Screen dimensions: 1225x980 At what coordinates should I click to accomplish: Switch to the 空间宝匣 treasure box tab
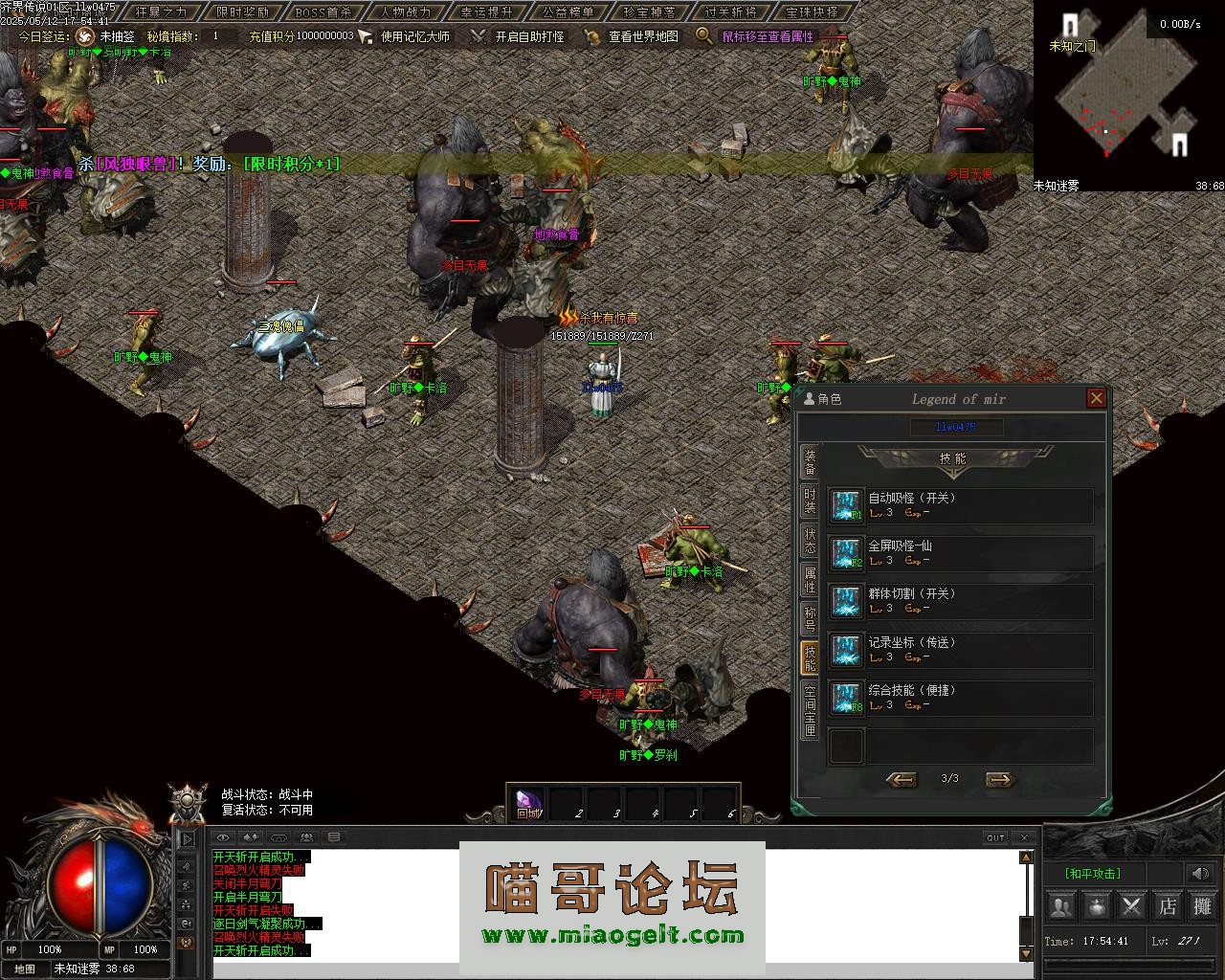click(x=810, y=710)
